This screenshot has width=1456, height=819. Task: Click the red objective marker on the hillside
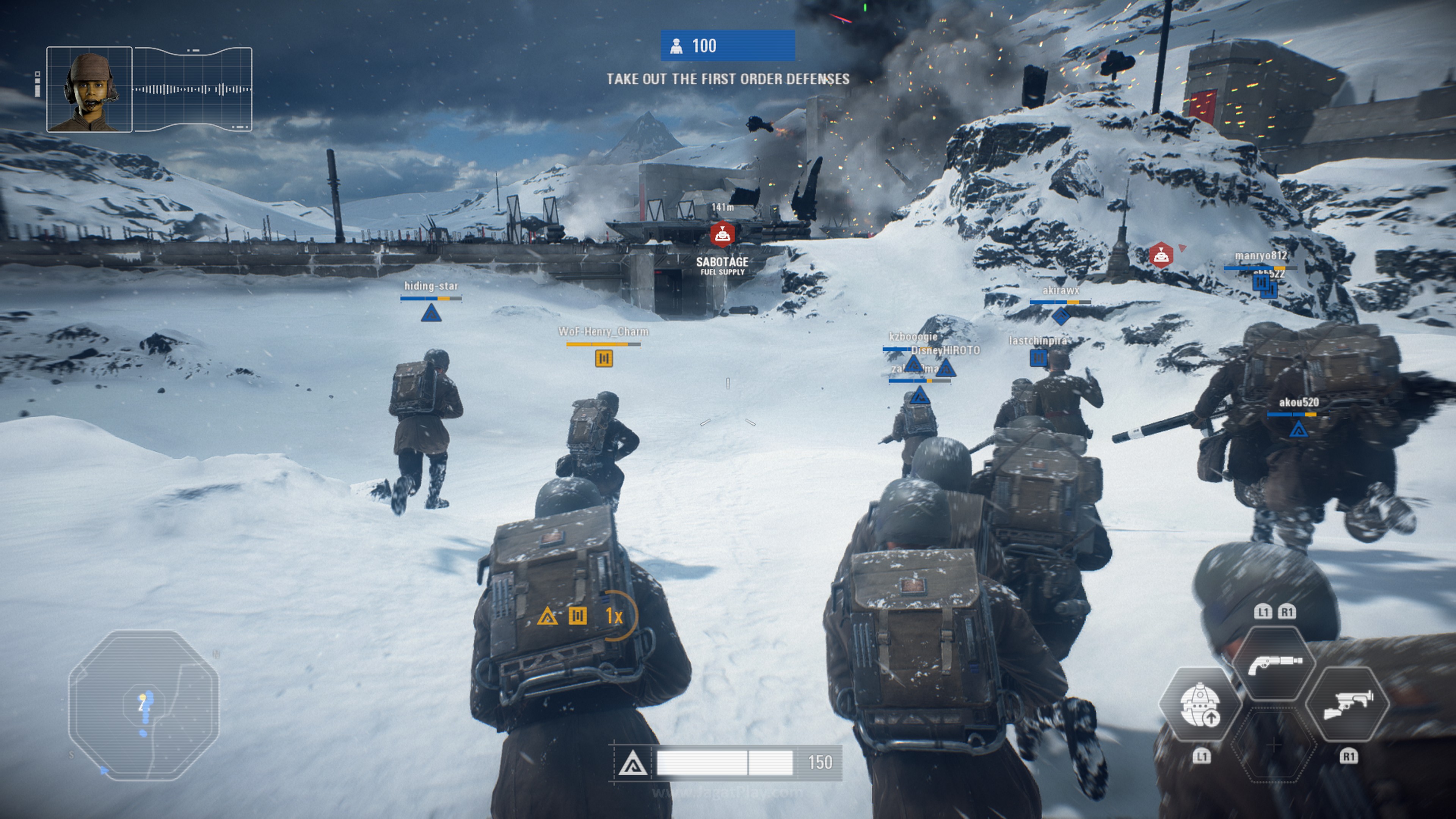(1160, 256)
